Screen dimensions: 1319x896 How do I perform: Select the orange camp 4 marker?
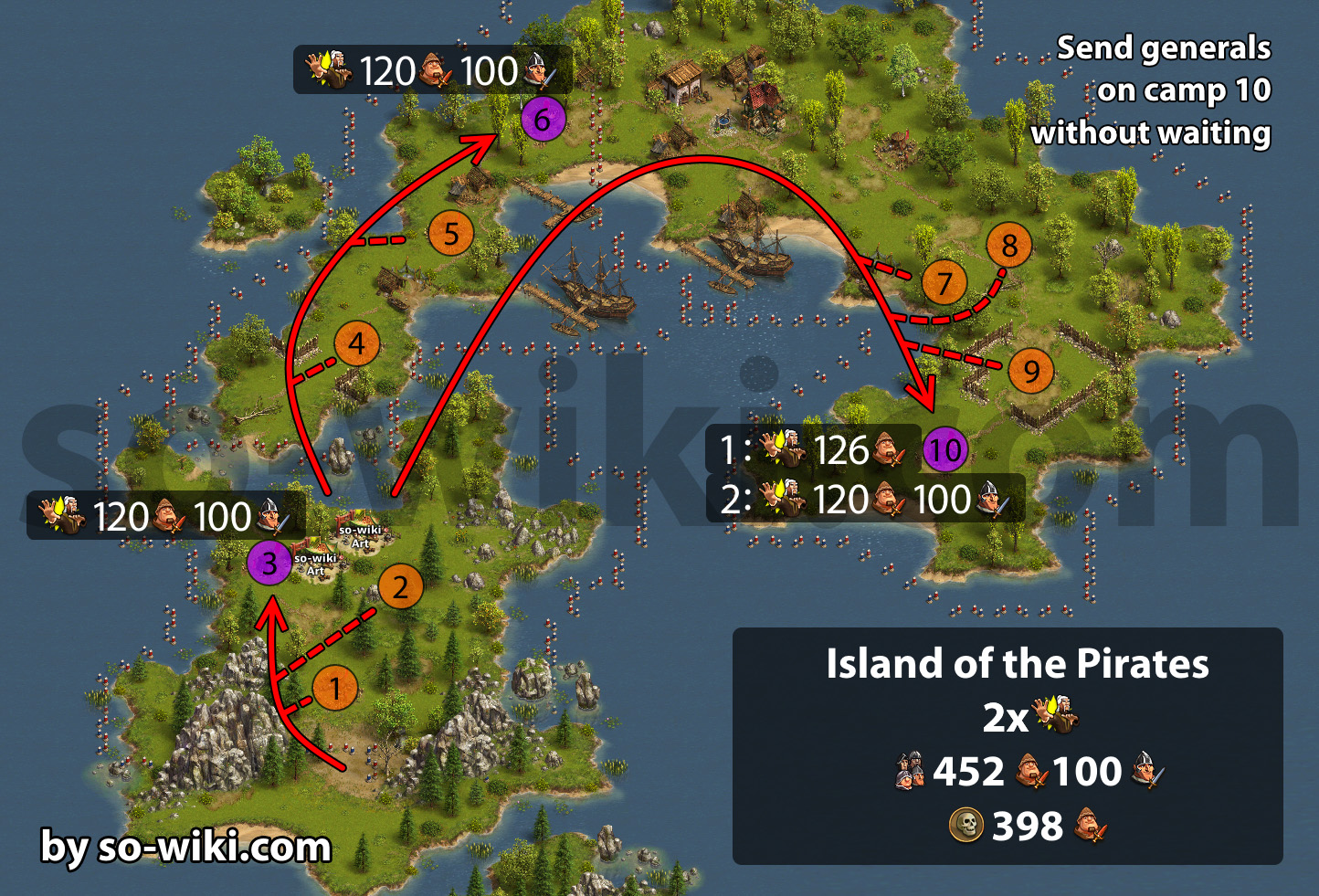357,344
